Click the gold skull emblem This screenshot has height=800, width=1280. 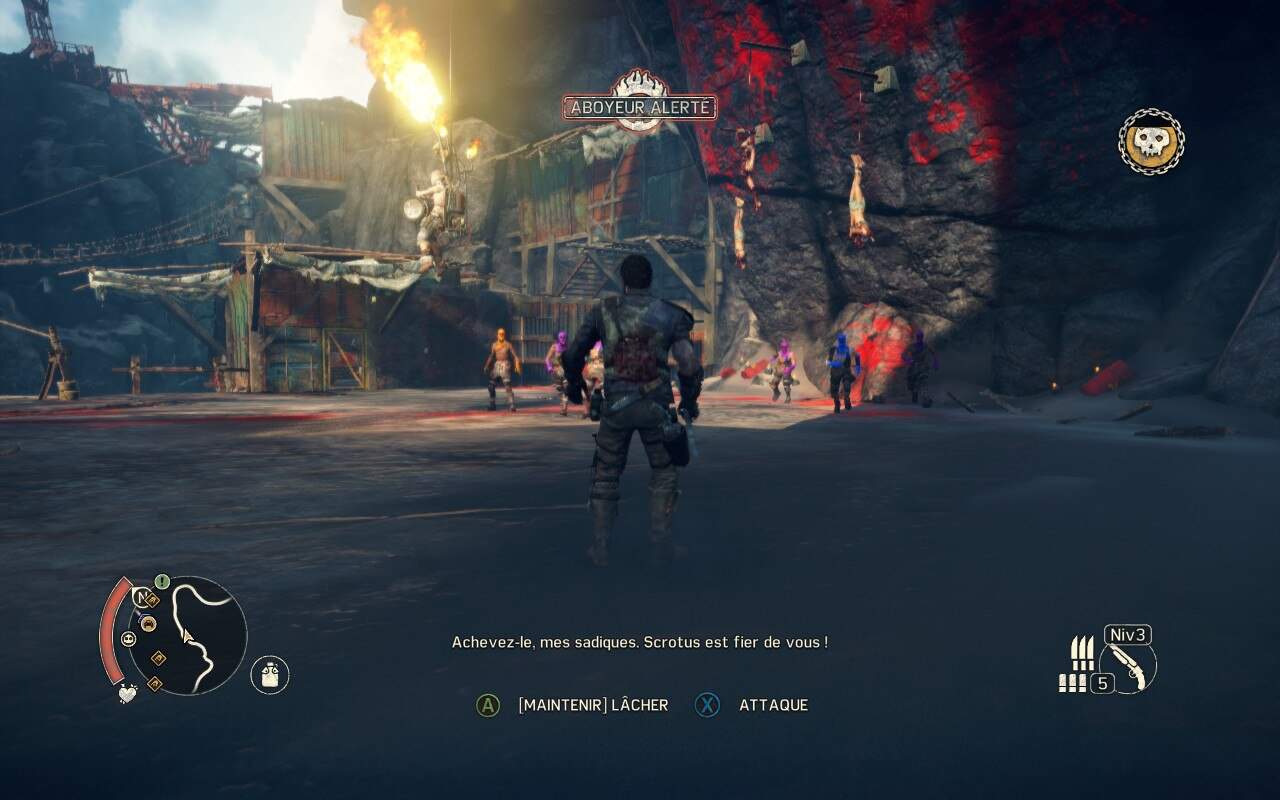tap(1151, 142)
